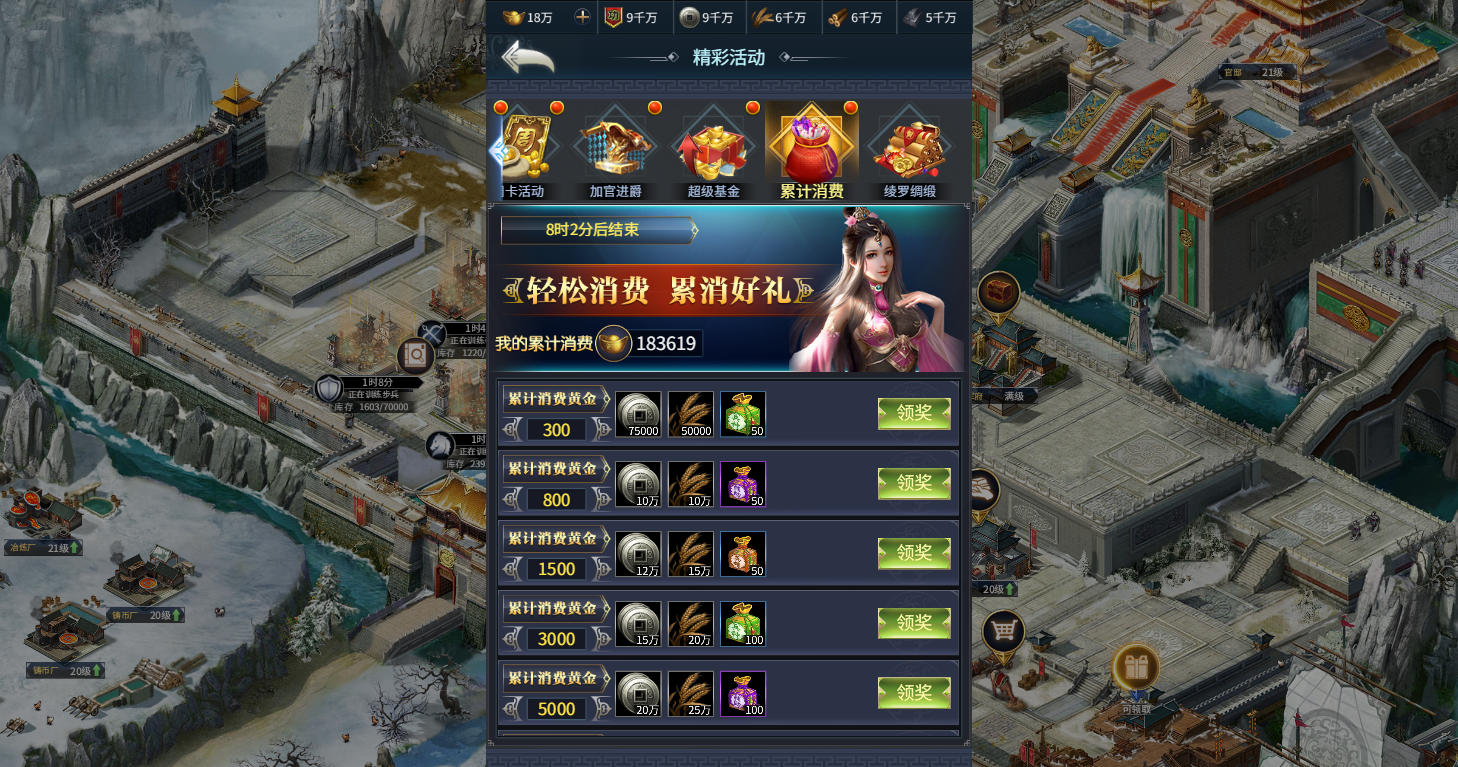Inspect the 75000 silver coin reward

638,414
